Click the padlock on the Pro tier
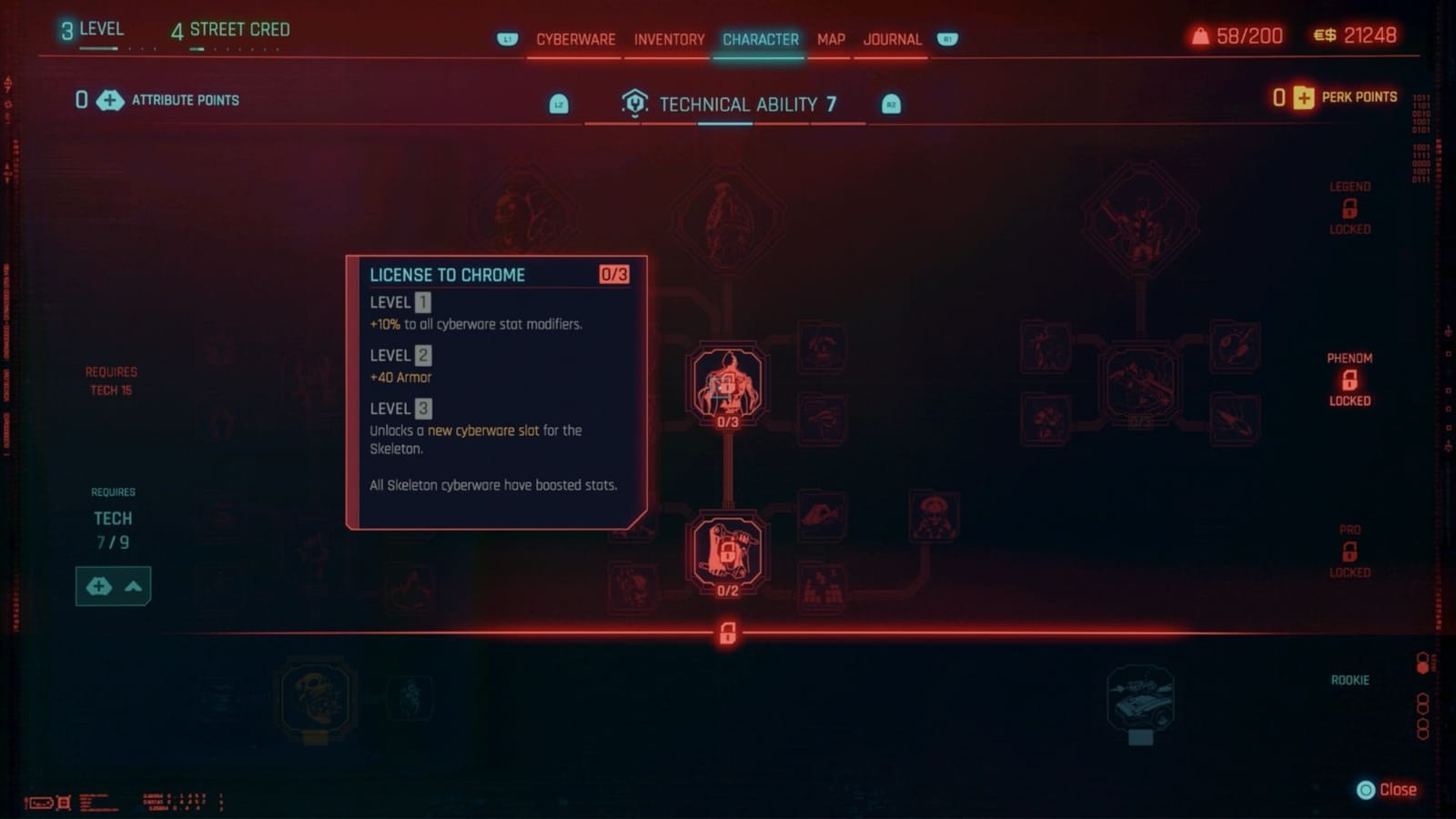Image resolution: width=1456 pixels, height=819 pixels. (1349, 551)
